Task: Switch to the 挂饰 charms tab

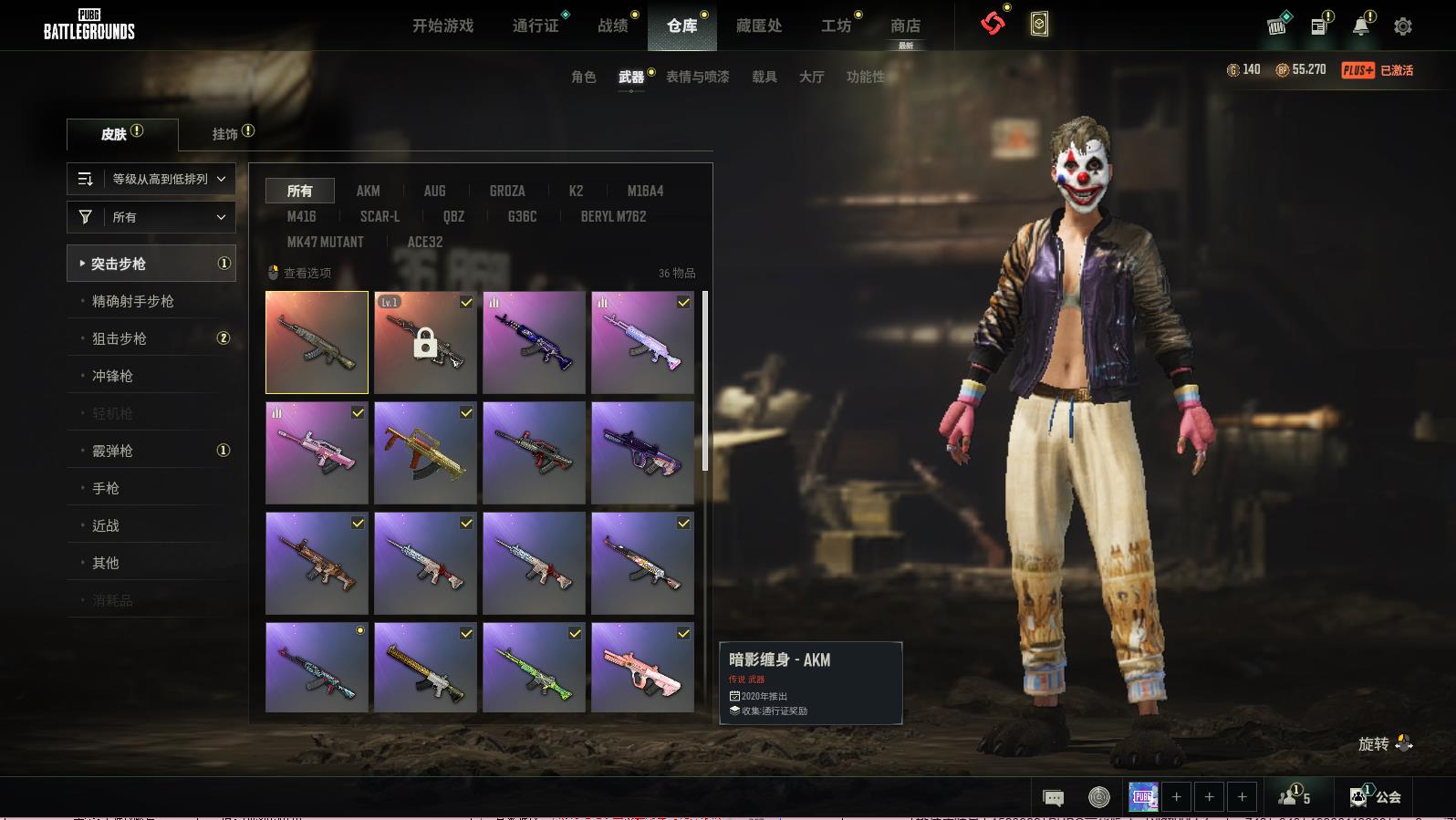Action: [x=225, y=134]
